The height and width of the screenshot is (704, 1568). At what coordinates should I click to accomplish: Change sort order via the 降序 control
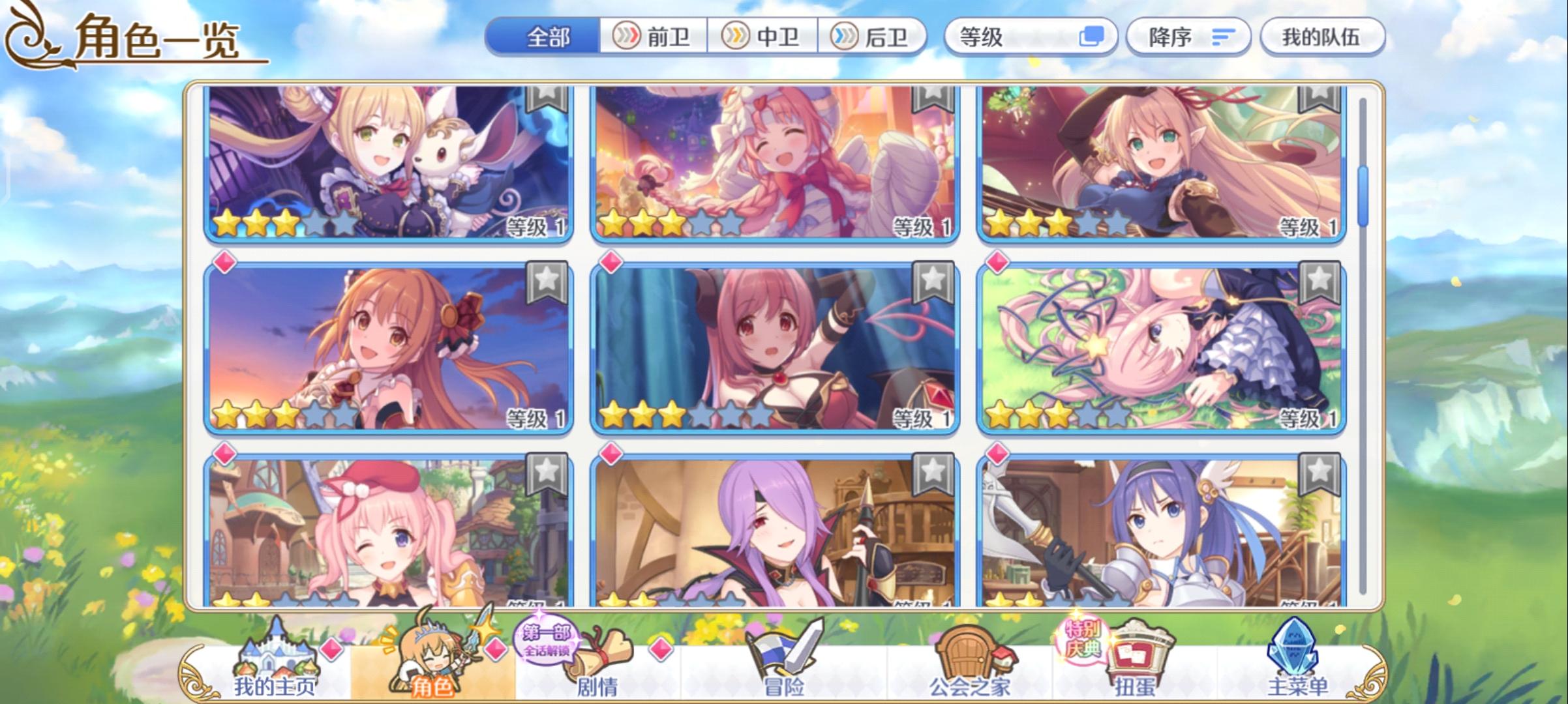1187,38
